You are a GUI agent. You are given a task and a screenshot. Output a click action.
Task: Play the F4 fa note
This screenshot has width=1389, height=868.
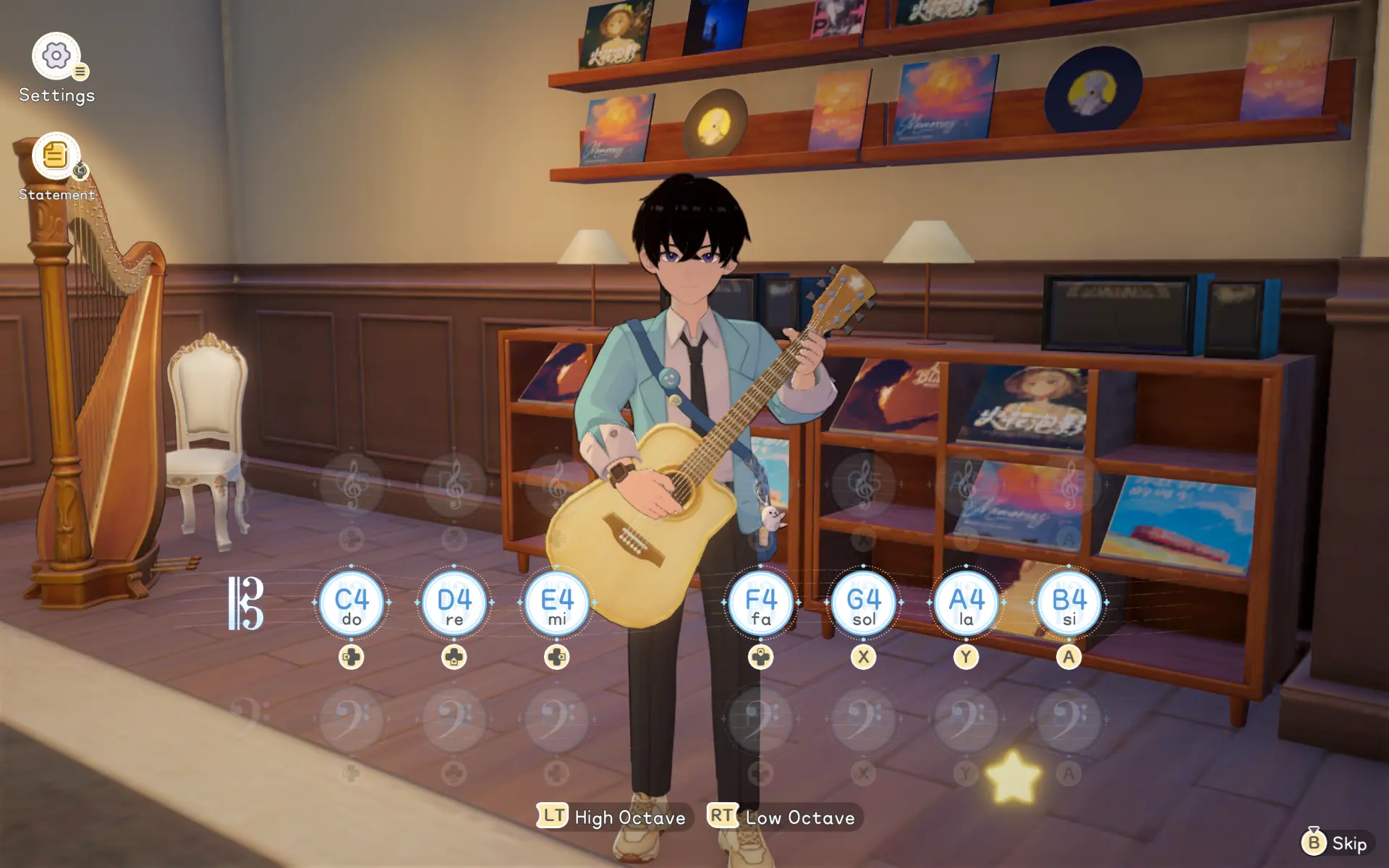click(x=761, y=603)
